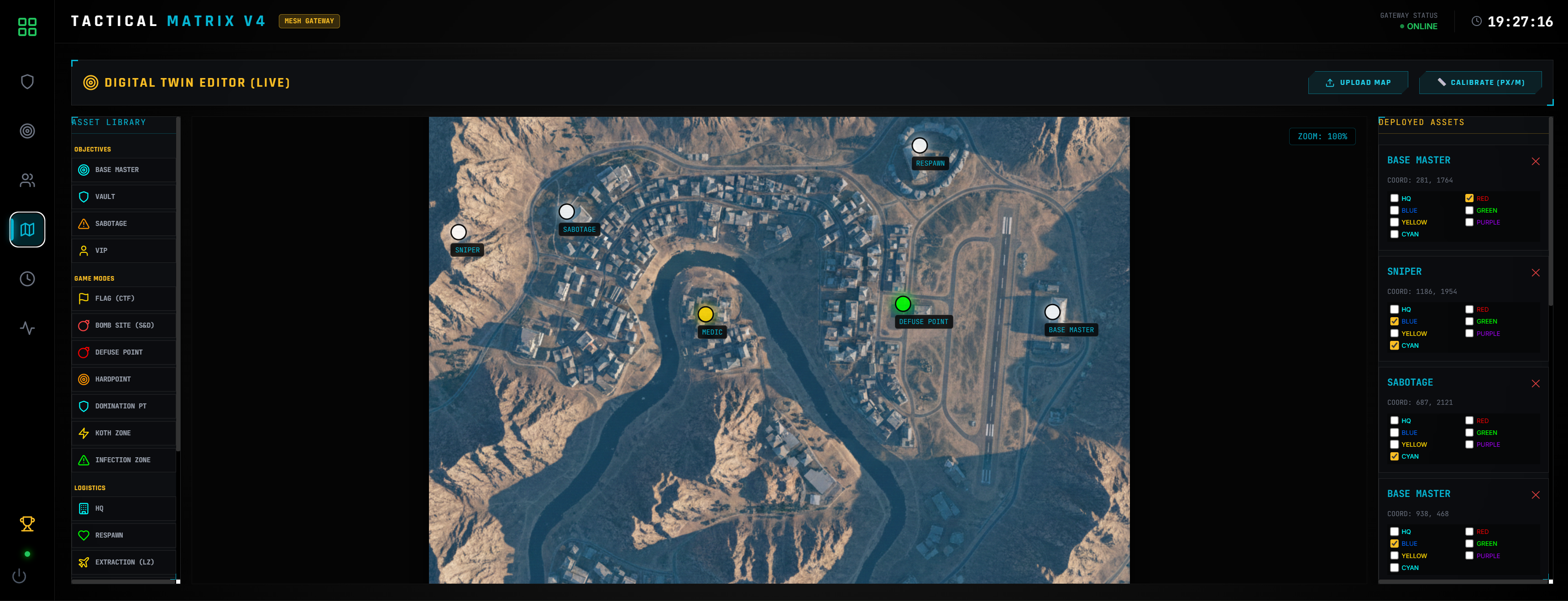Upload a new map image
The width and height of the screenshot is (1568, 601).
click(1357, 83)
